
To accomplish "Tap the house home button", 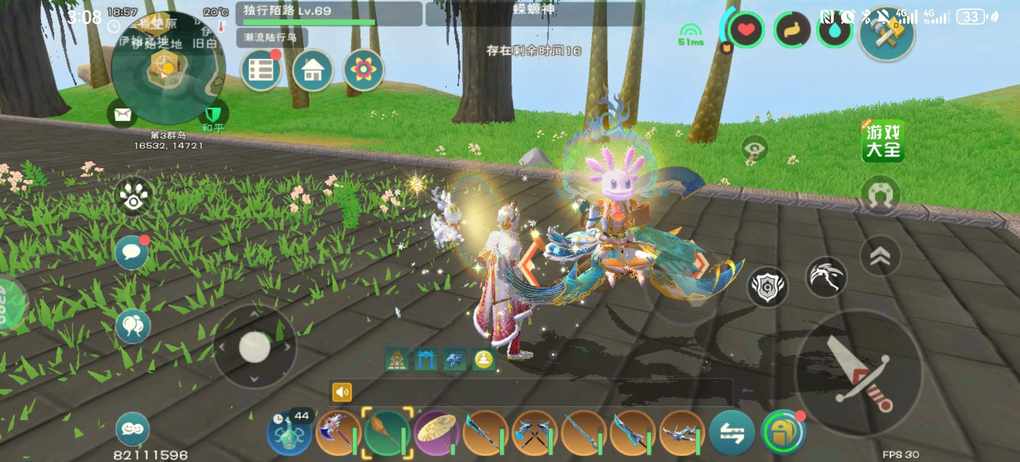I will (313, 70).
